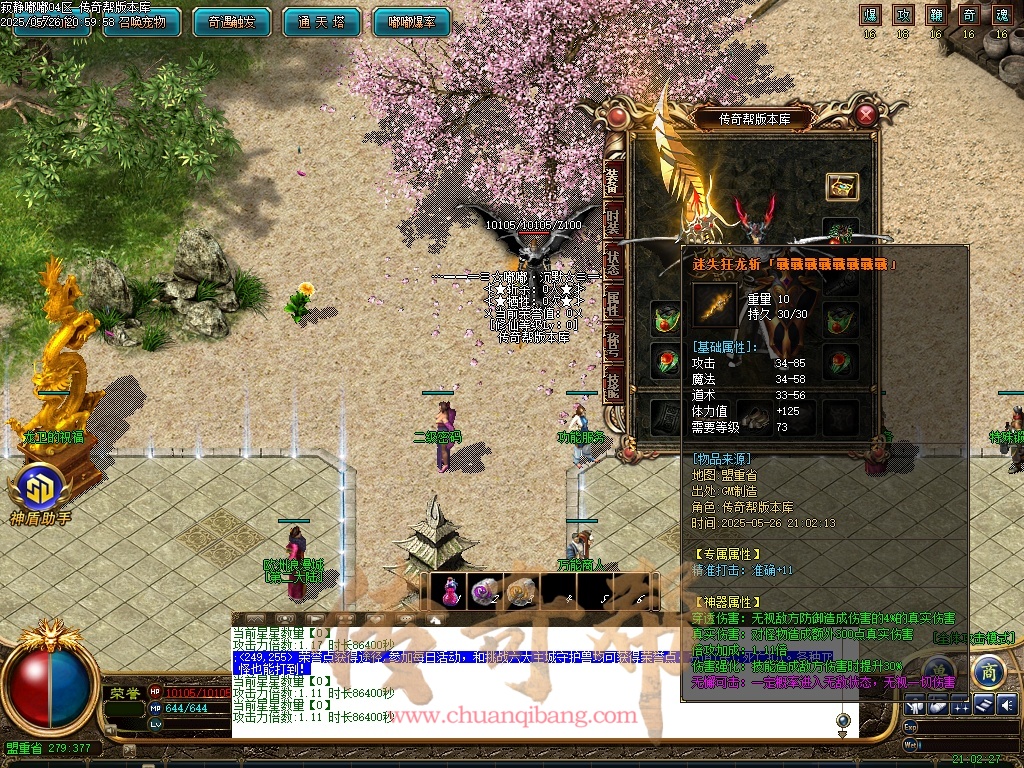Toggle the sound speaker icon
The width and height of the screenshot is (1024, 768).
(1006, 704)
